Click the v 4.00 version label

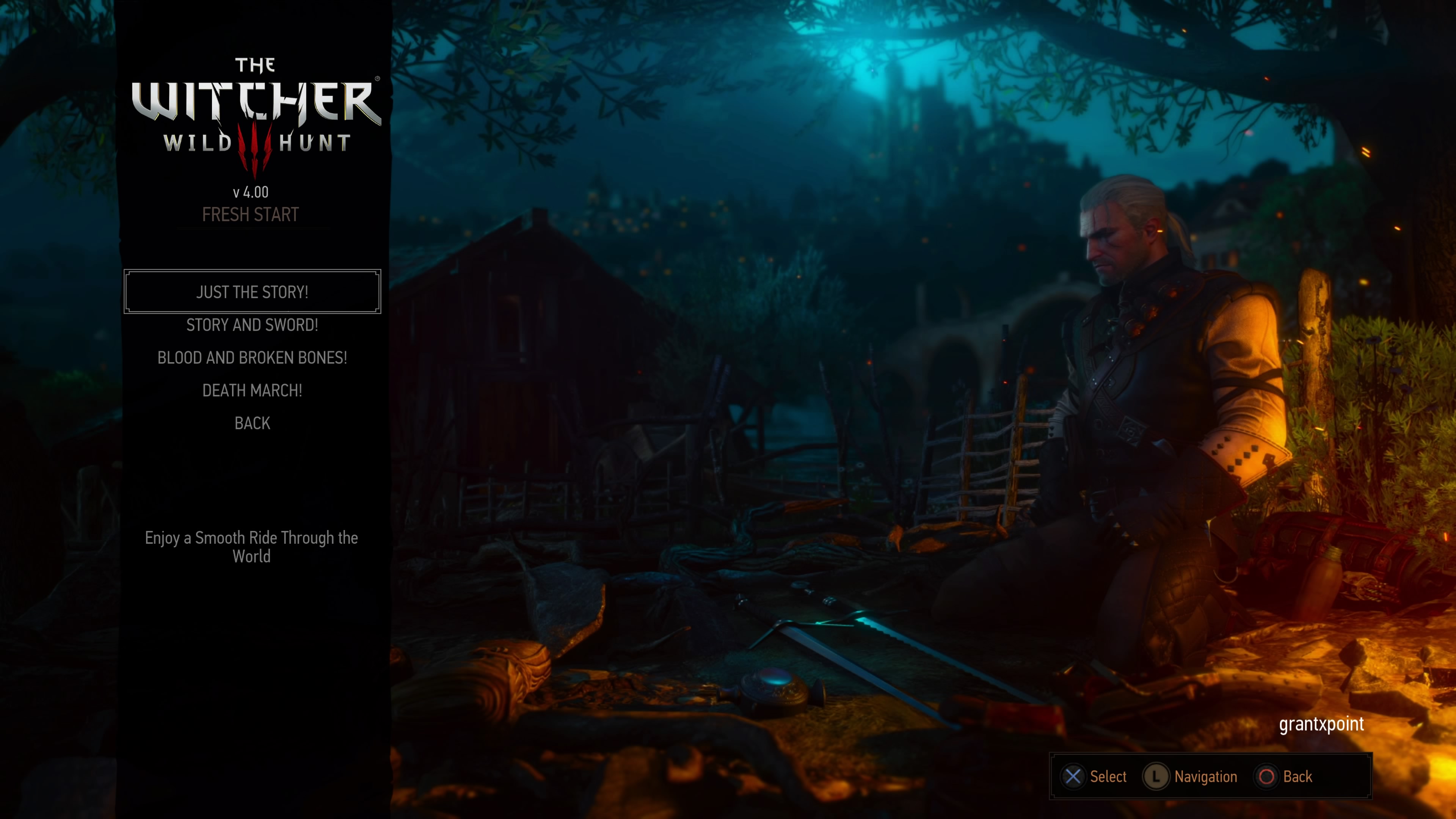(251, 191)
